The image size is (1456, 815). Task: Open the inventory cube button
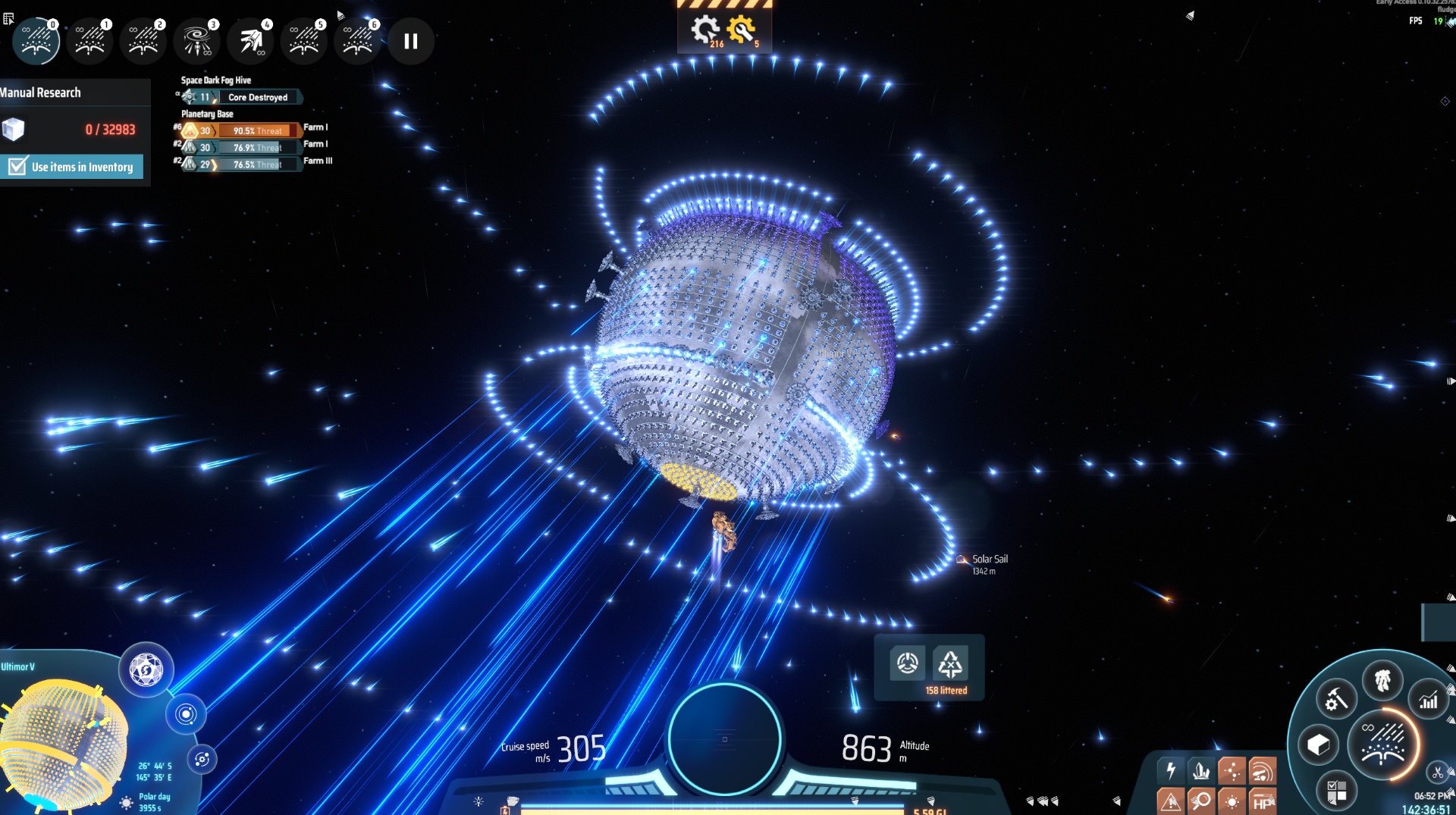click(1318, 744)
